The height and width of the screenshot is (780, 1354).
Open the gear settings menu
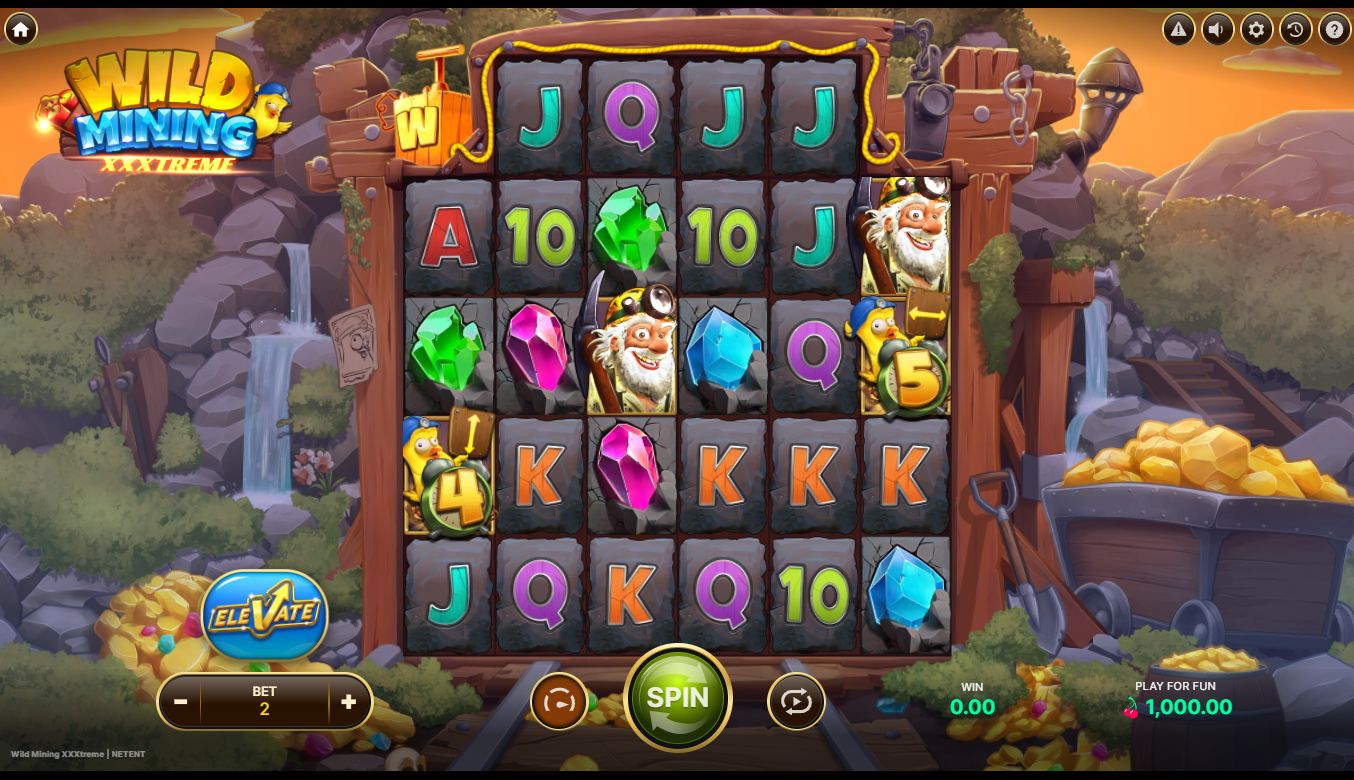click(x=1256, y=29)
